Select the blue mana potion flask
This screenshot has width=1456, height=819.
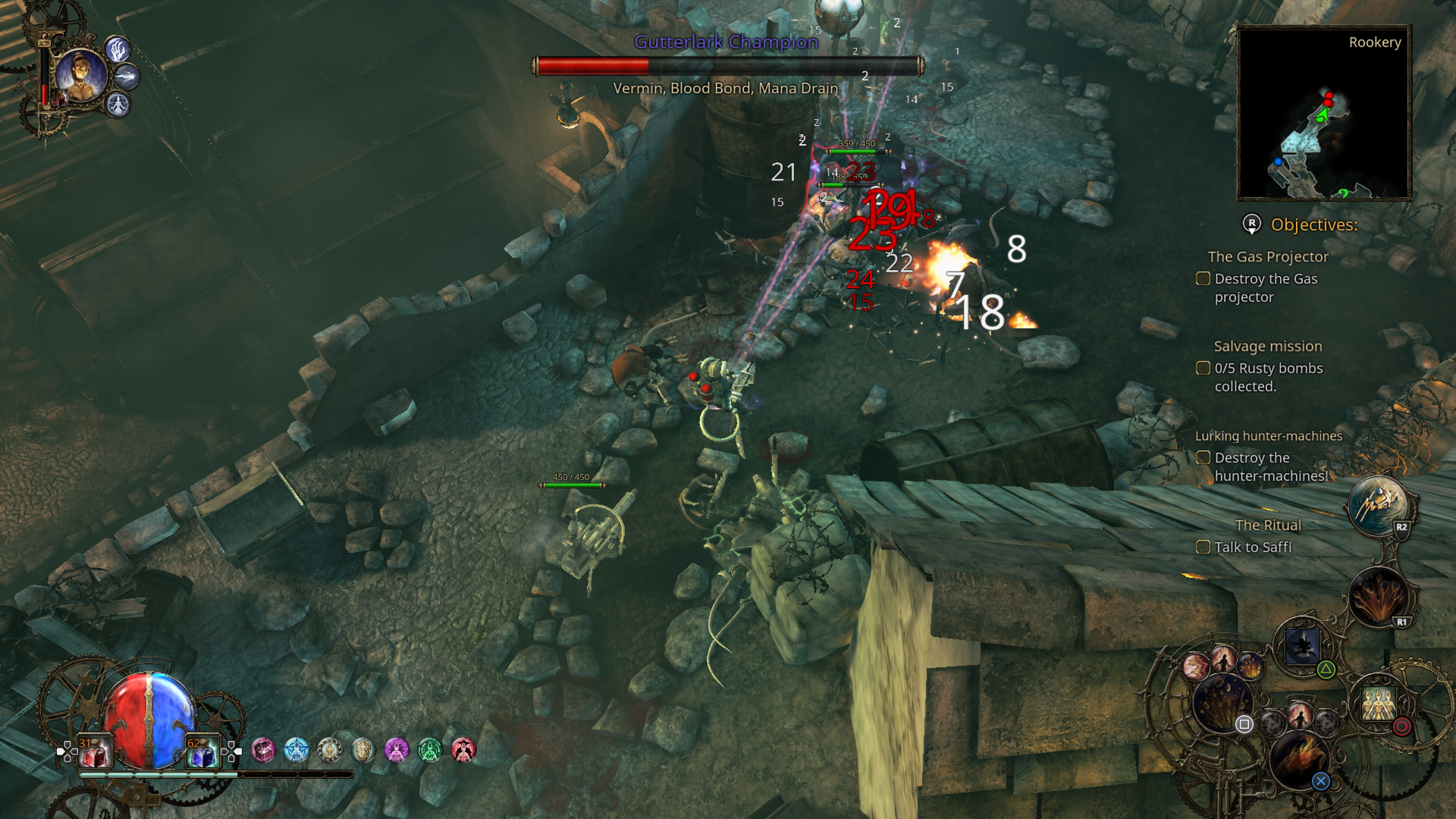(202, 751)
